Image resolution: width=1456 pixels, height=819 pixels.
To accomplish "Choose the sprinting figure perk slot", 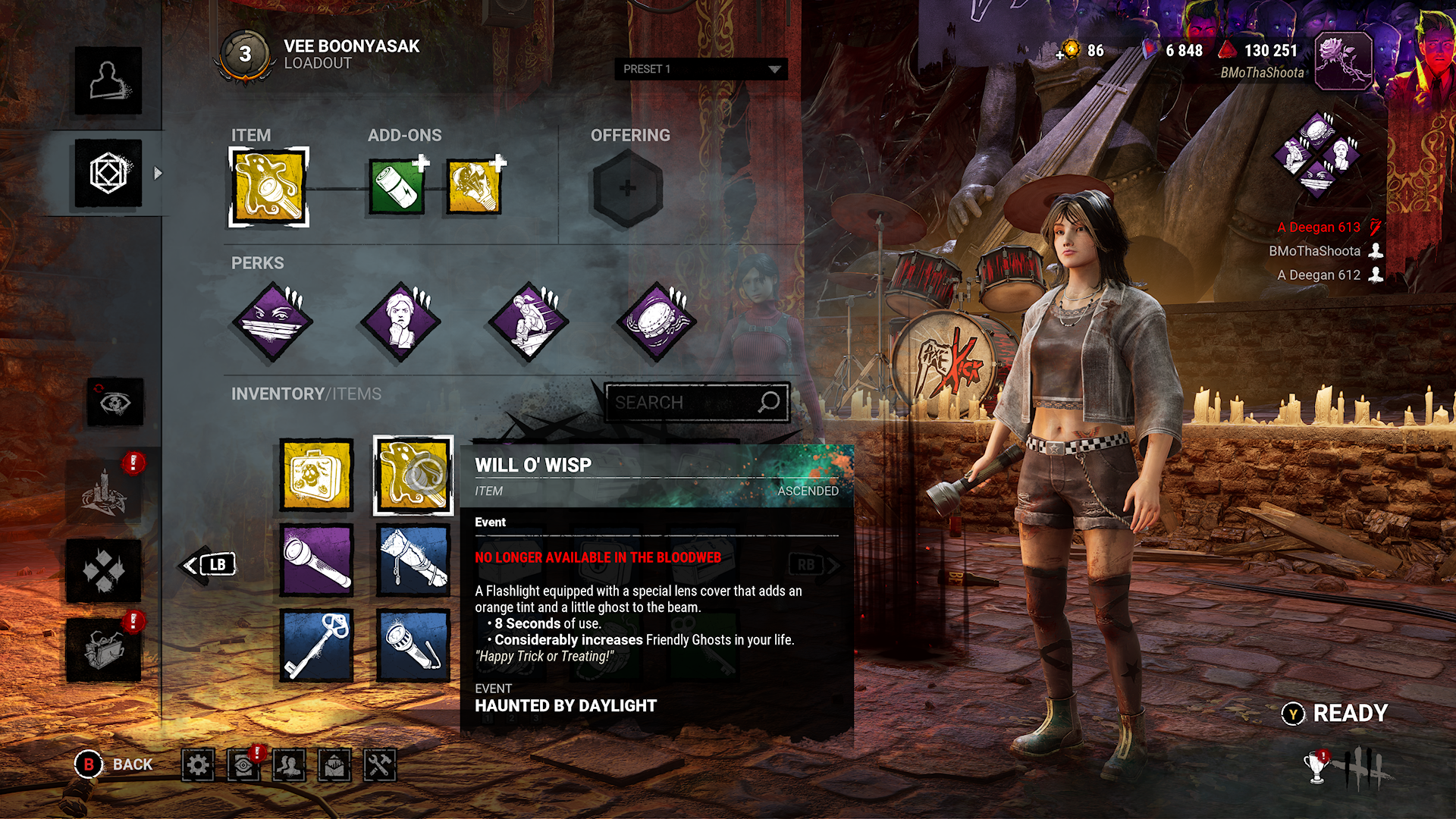I will tap(529, 322).
